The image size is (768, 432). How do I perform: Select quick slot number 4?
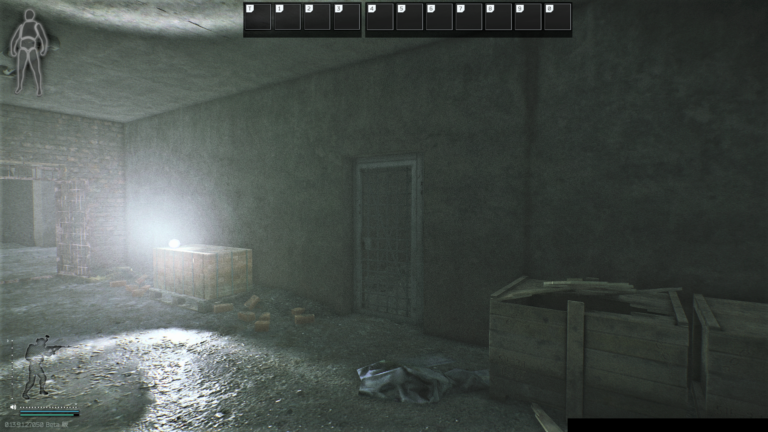click(x=380, y=17)
